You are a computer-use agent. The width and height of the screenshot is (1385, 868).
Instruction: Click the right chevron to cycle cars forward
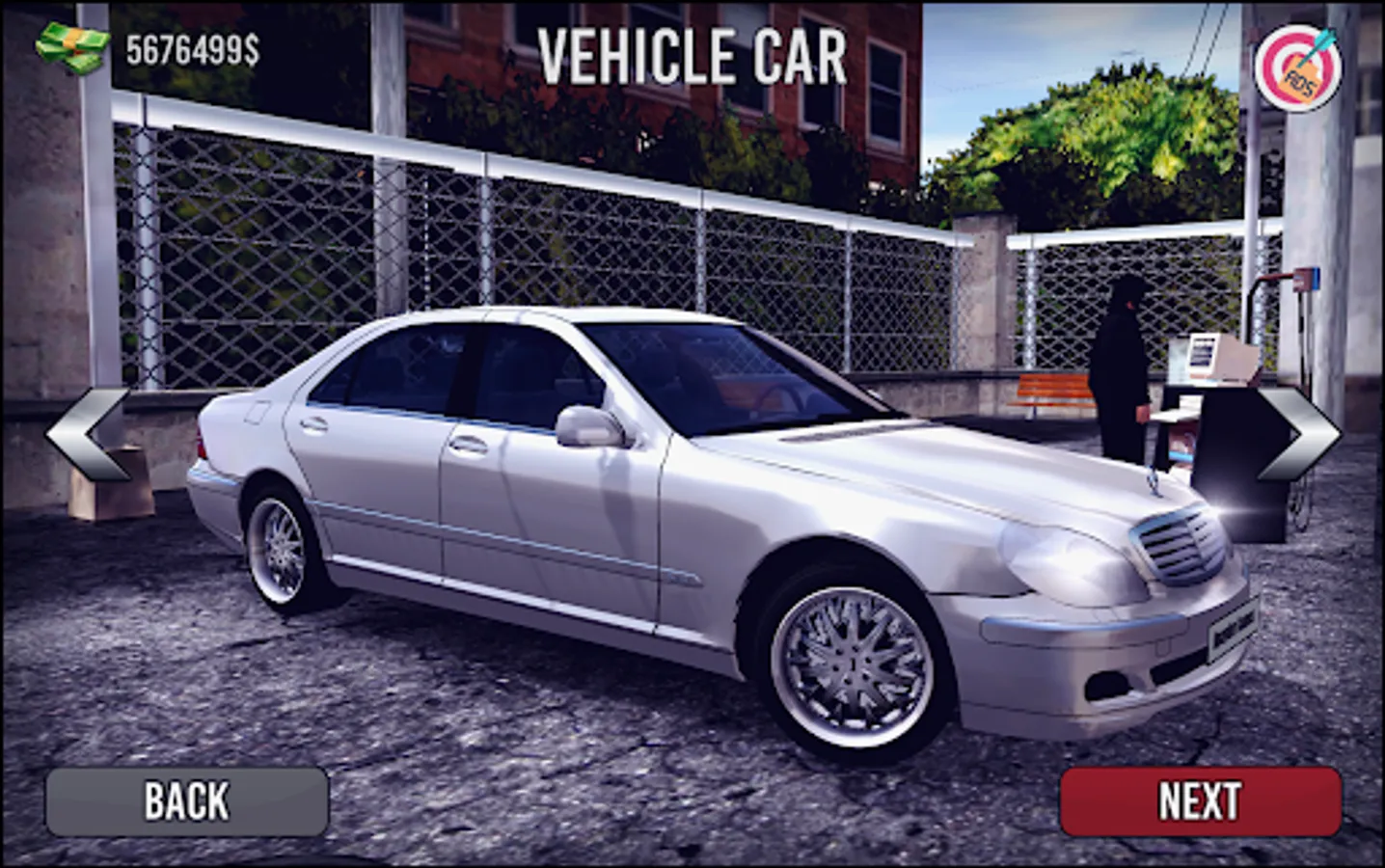tap(1297, 434)
